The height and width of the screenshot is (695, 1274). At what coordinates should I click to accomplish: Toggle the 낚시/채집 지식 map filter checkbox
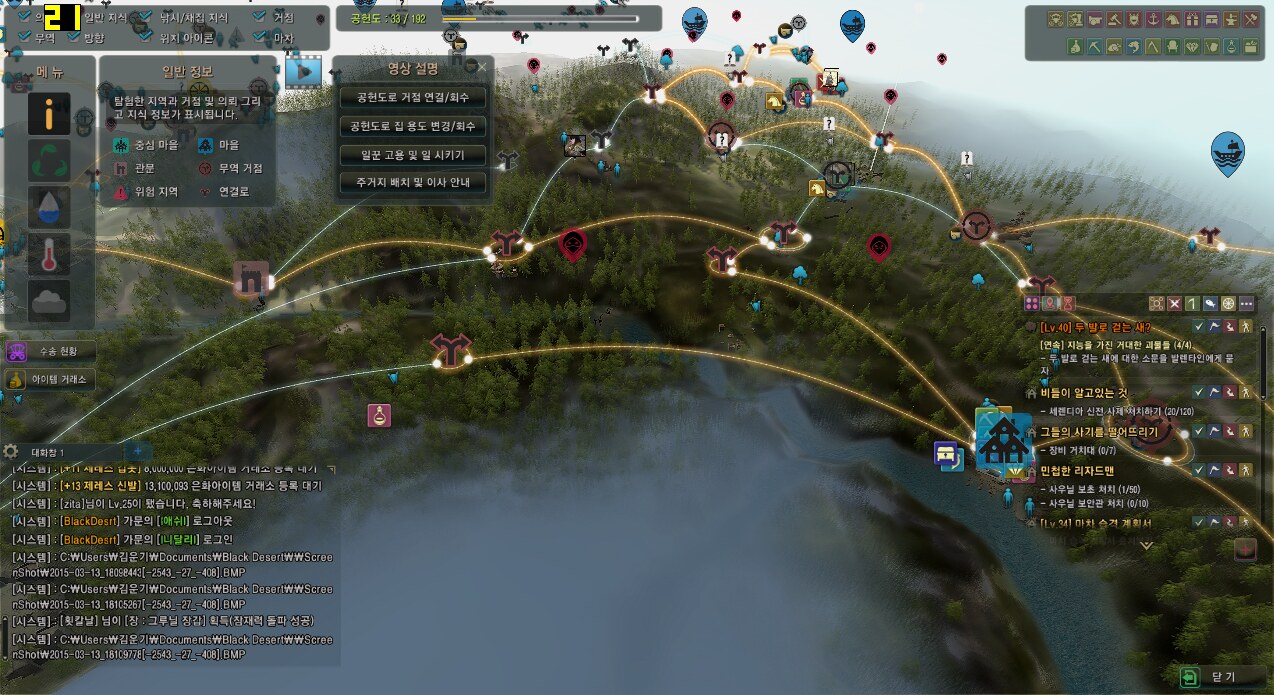coord(147,18)
